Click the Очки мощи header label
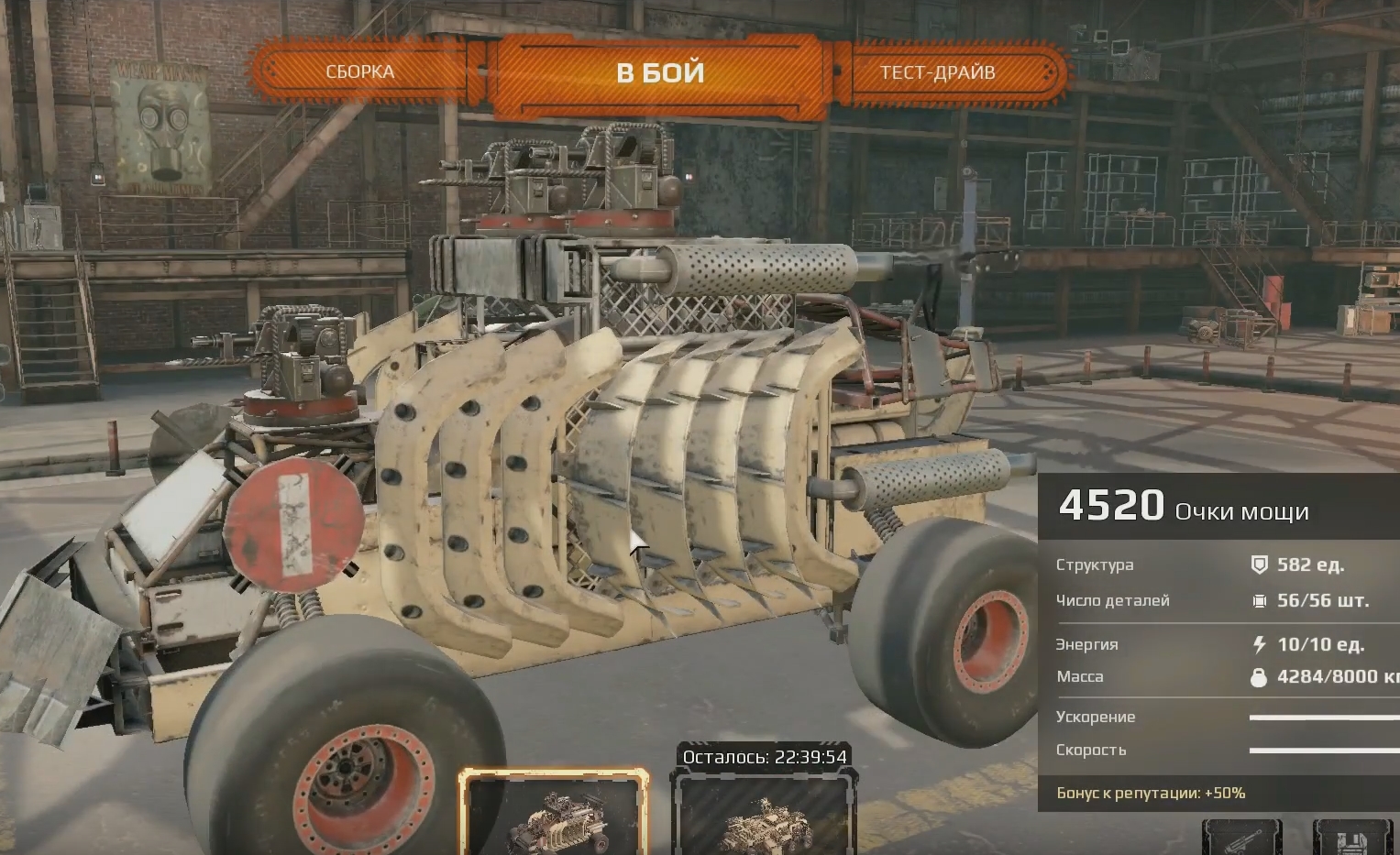Image resolution: width=1400 pixels, height=855 pixels. [x=1244, y=511]
